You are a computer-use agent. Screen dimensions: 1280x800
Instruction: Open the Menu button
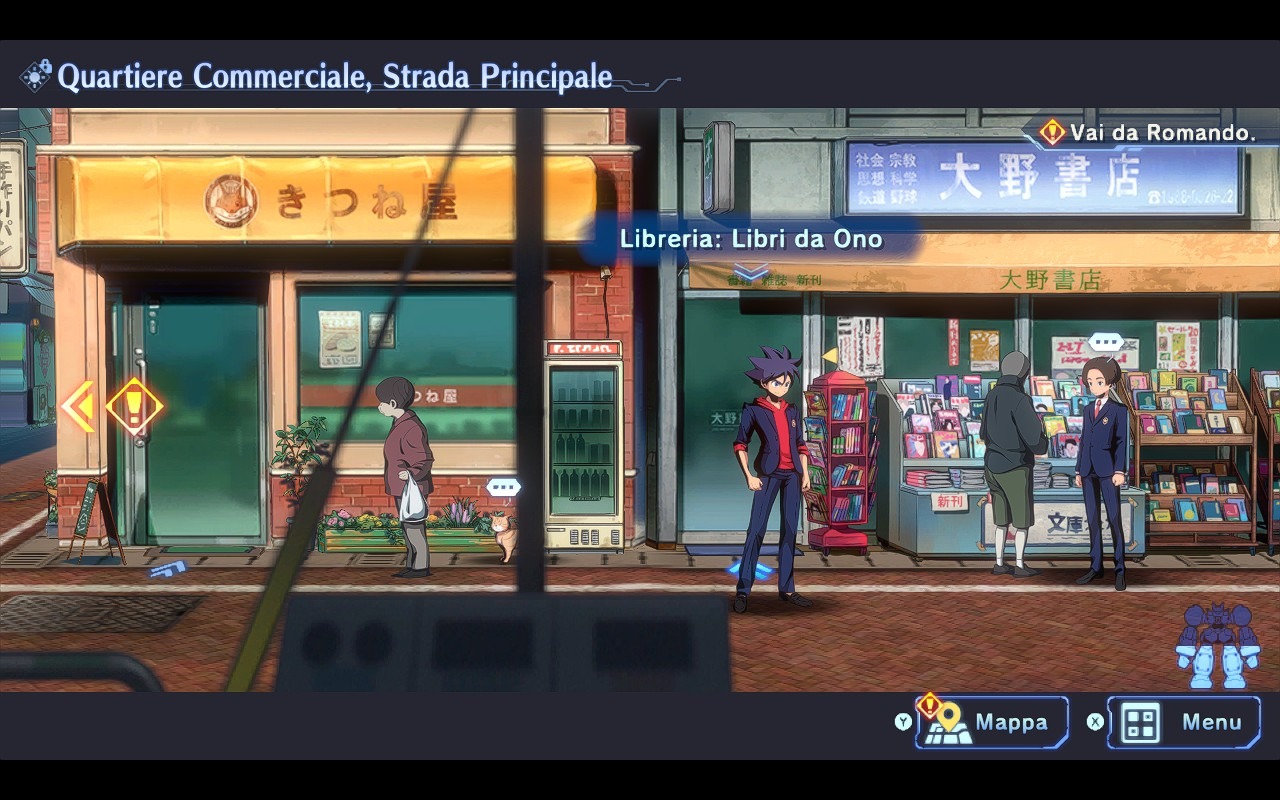1184,722
